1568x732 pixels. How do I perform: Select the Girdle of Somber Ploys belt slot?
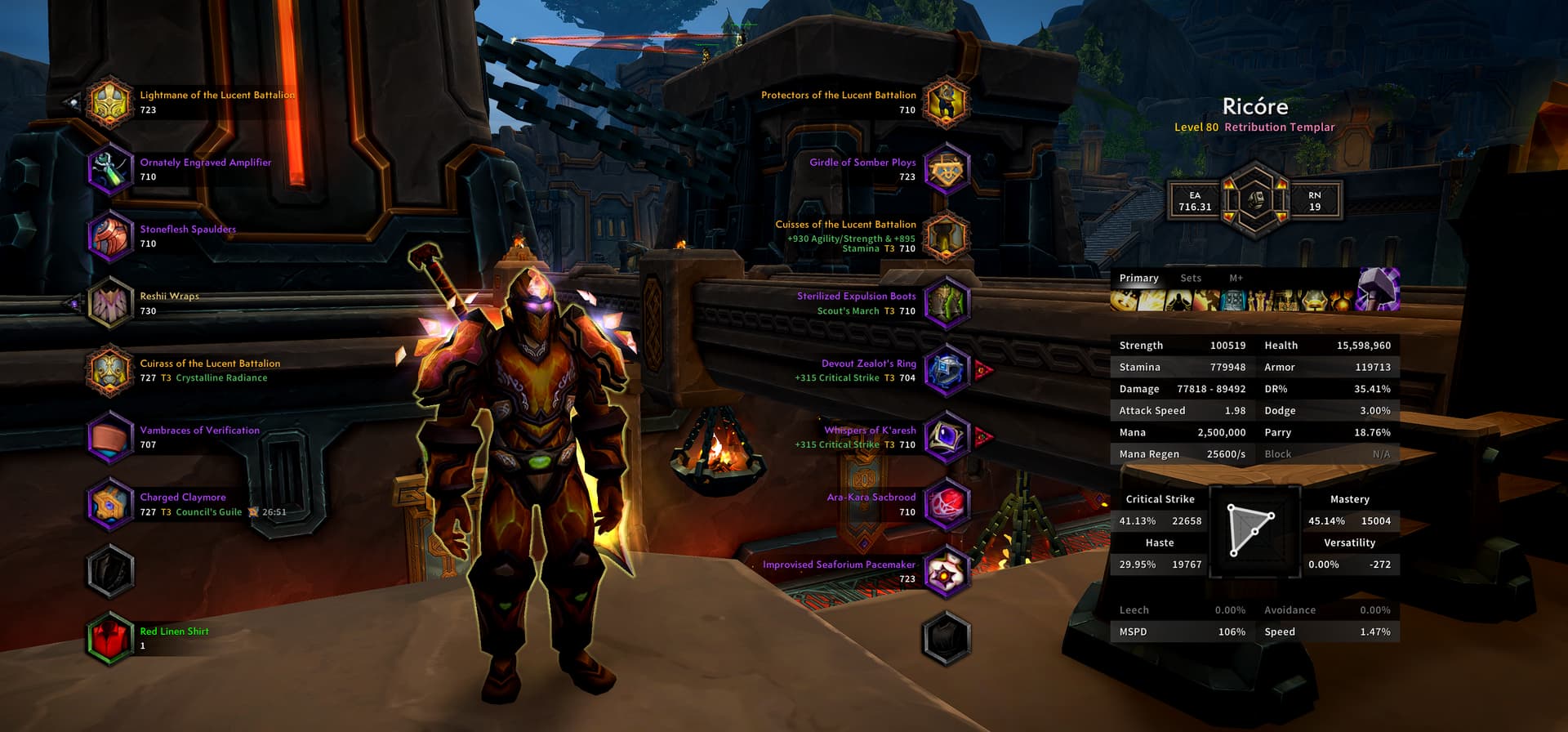click(947, 169)
